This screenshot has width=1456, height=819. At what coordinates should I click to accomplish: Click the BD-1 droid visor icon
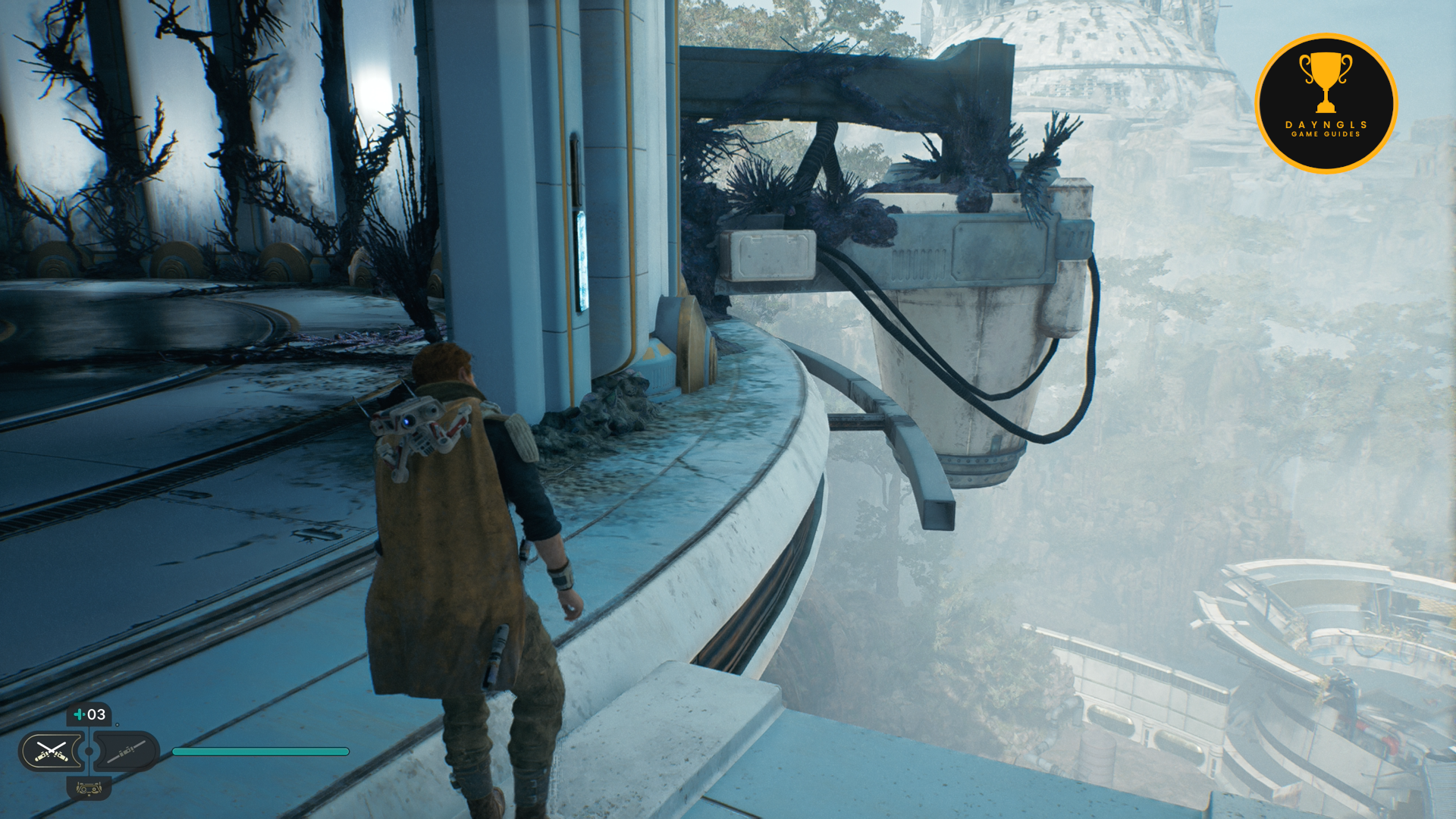[x=89, y=789]
